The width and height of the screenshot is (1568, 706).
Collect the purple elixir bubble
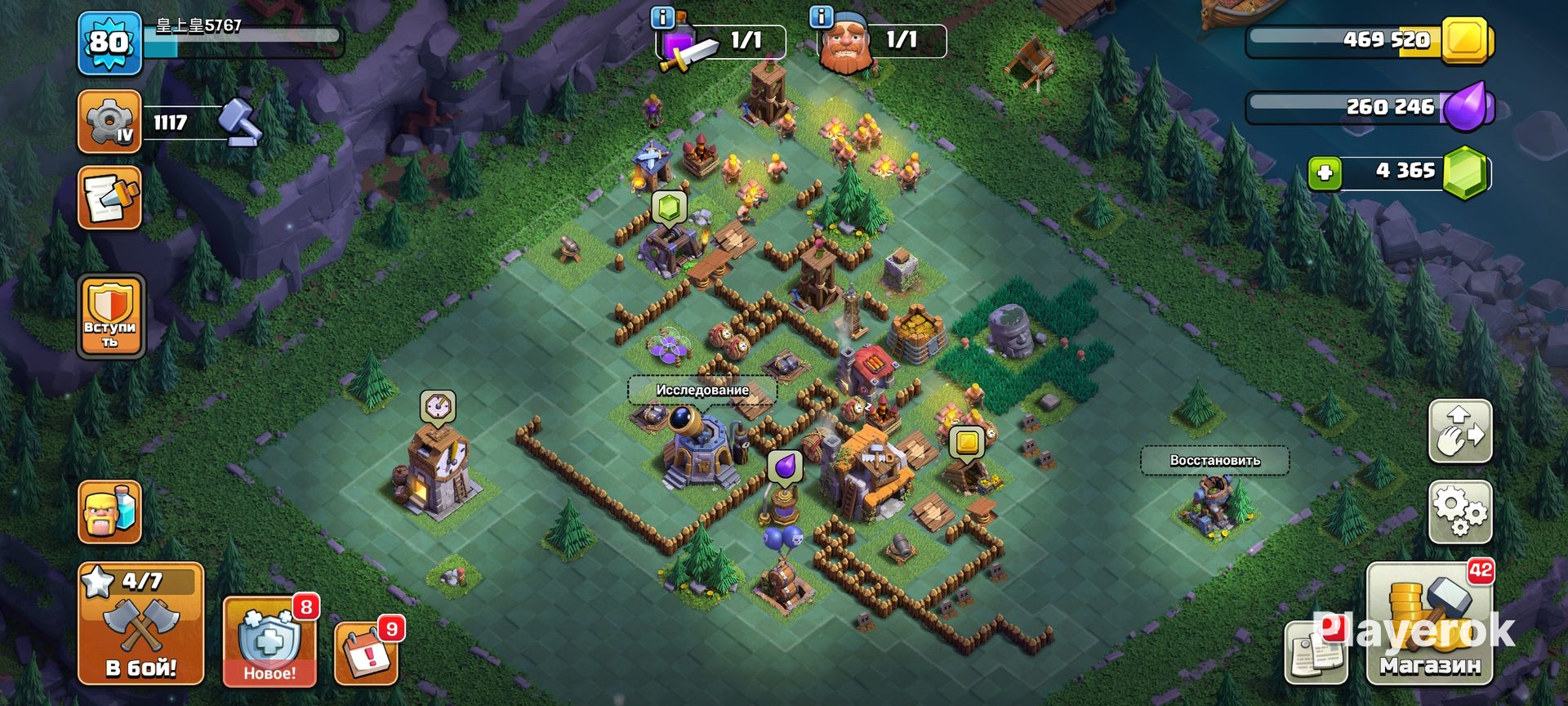784,467
